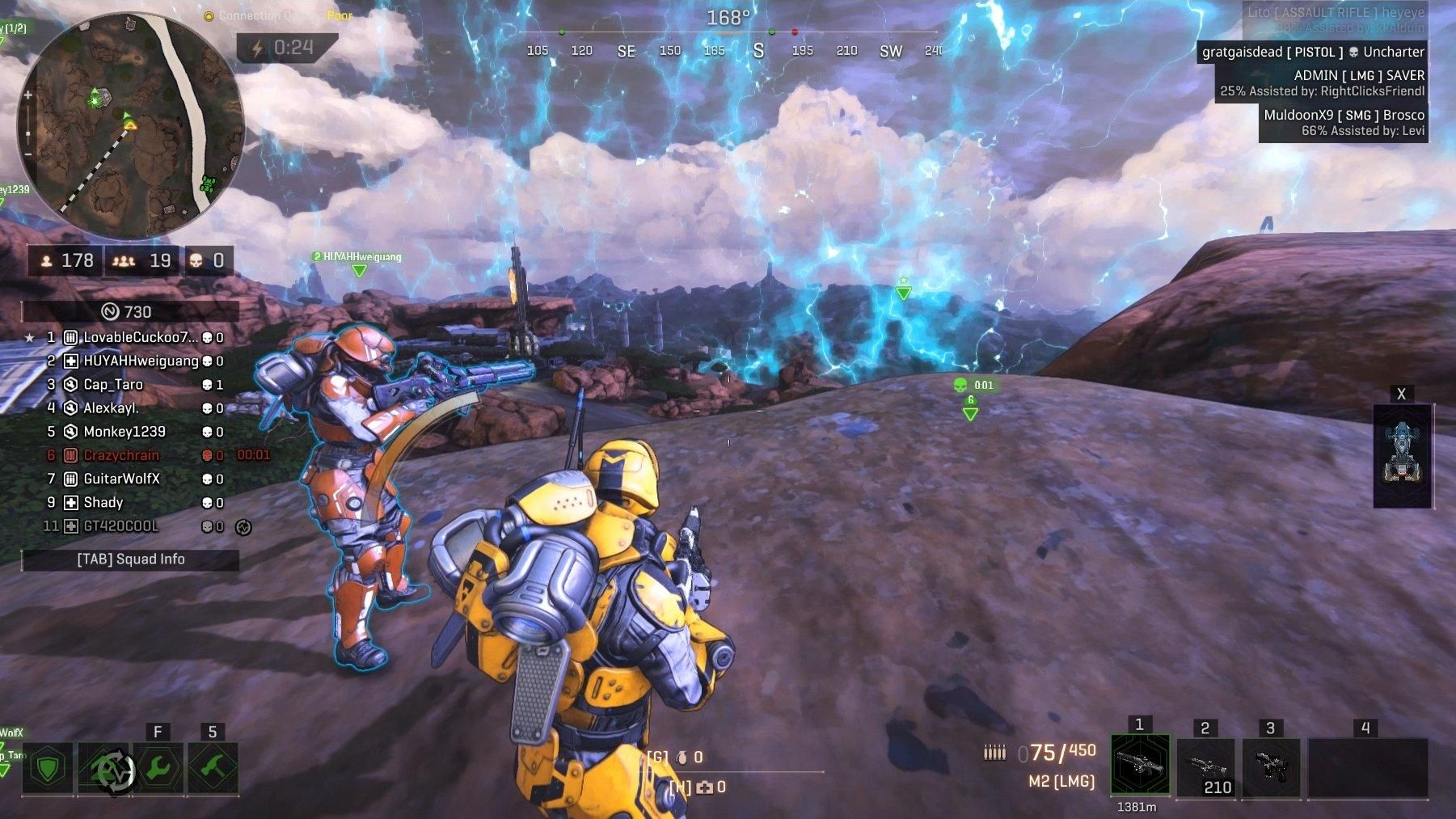Zoom in the minimap with the plus button
The height and width of the screenshot is (819, 1456).
[x=28, y=95]
